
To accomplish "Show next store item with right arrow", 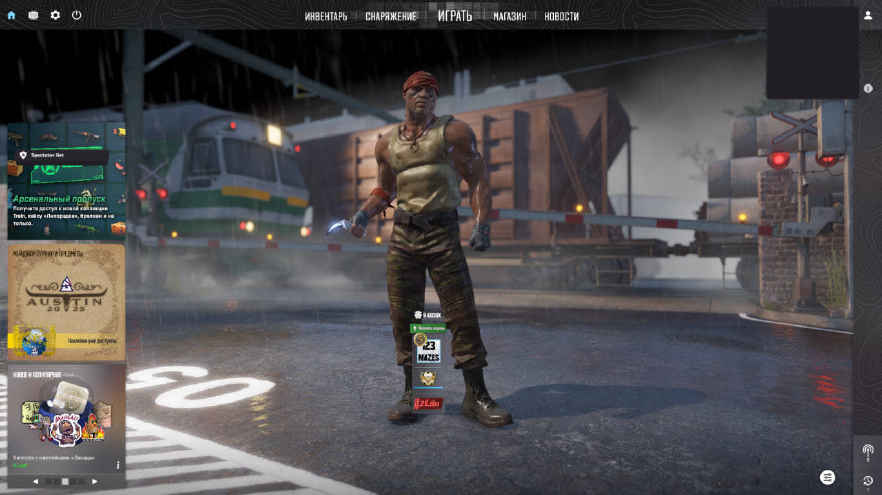I will coord(96,481).
